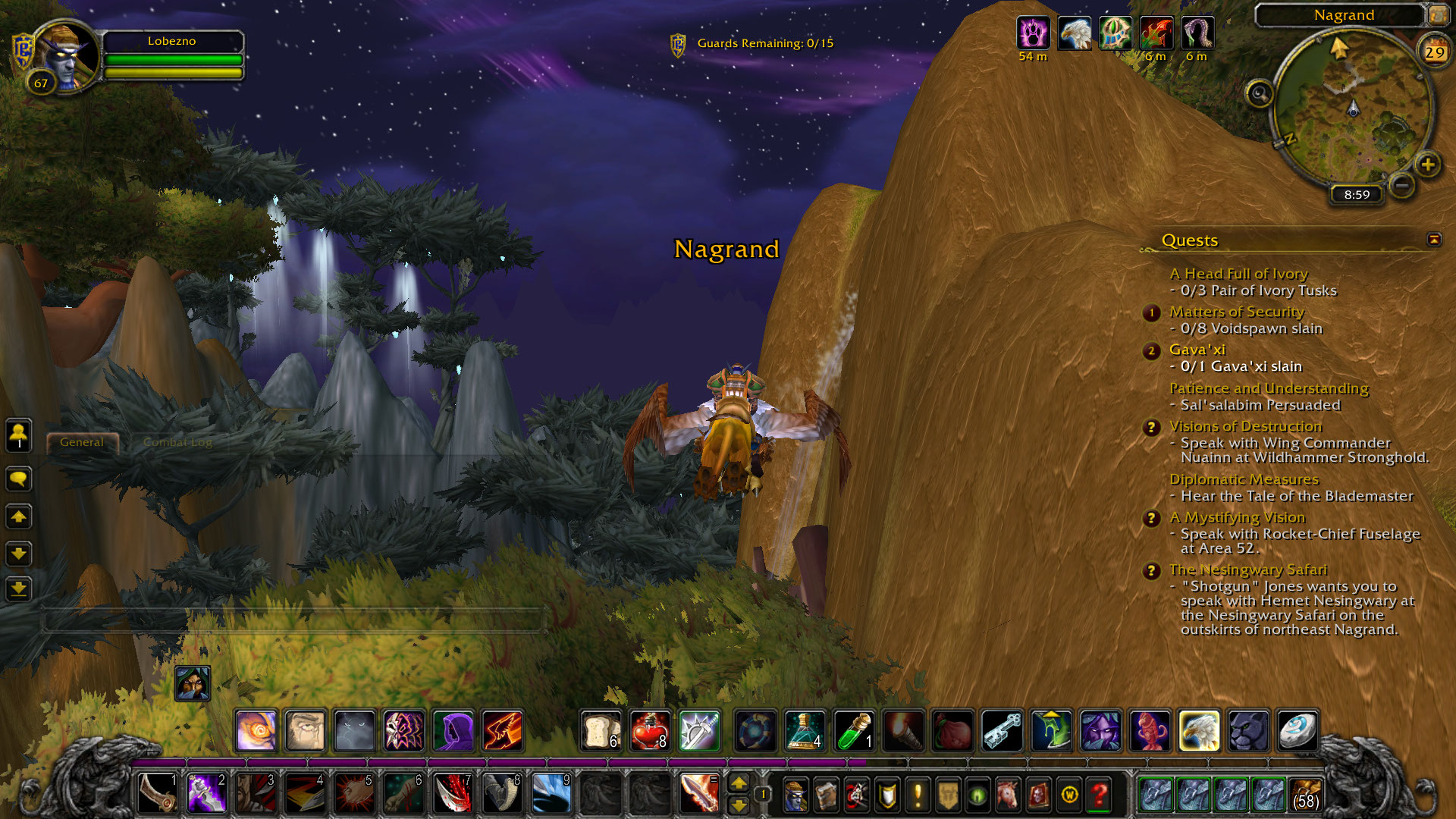The width and height of the screenshot is (1456, 819).
Task: Zoom in on the minimap
Action: [x=1428, y=165]
